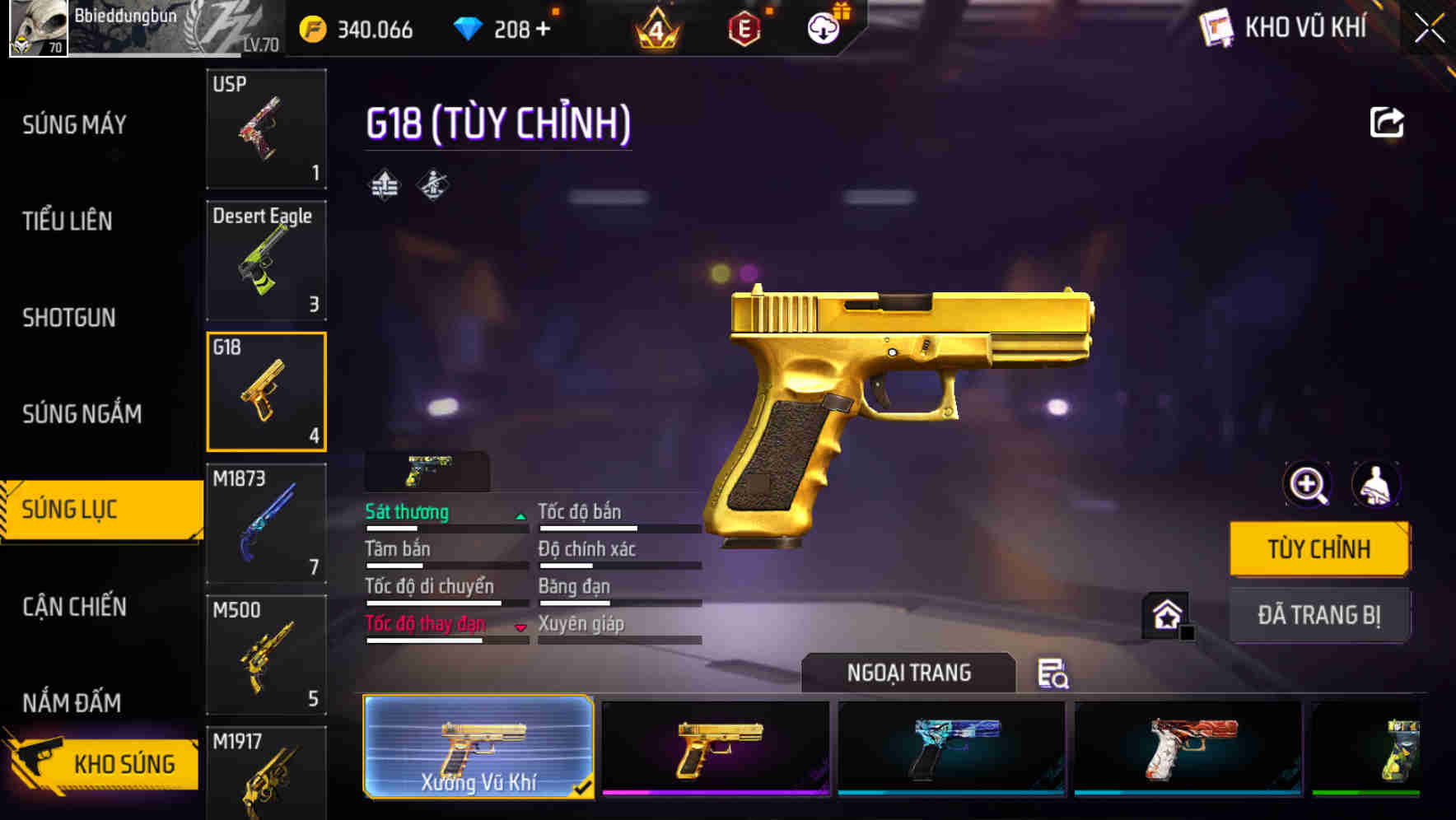This screenshot has width=1456, height=820.
Task: Toggle the equipped checkmark on Xưởng Vũ Khí skin
Action: coord(585,786)
